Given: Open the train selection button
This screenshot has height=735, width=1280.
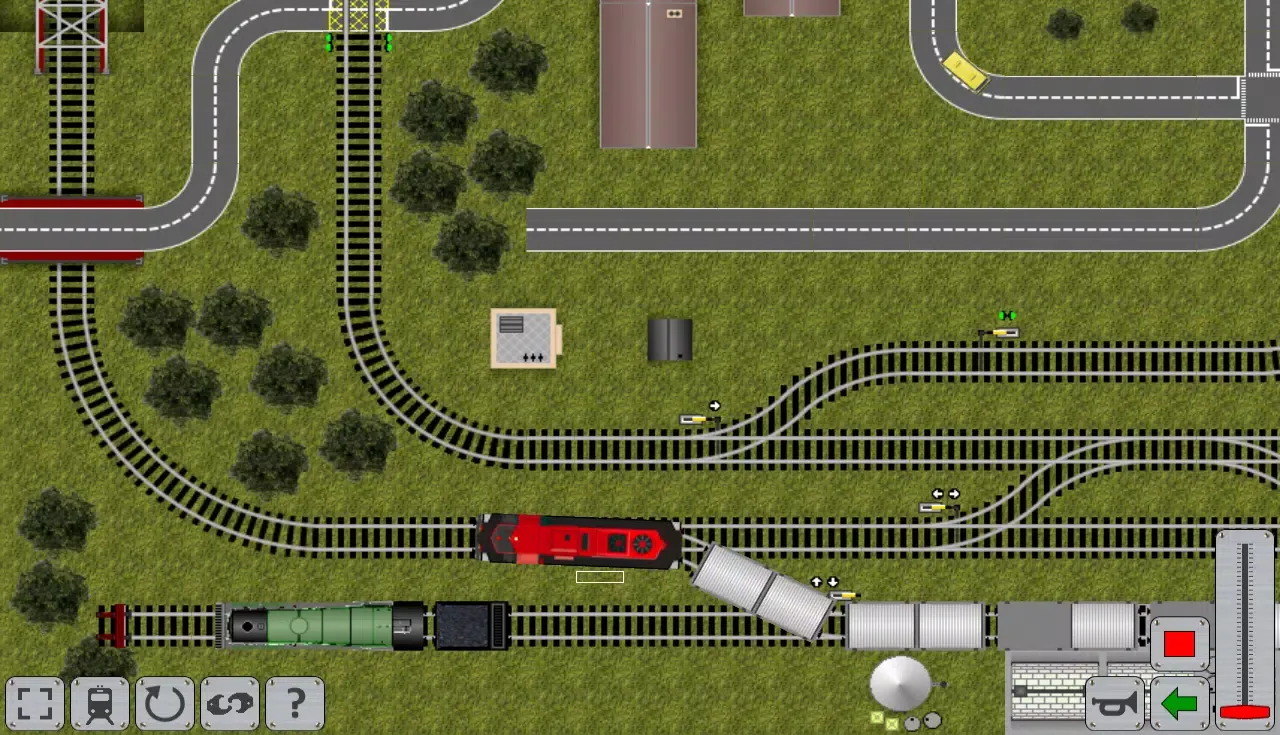Looking at the screenshot, I should click(x=100, y=704).
